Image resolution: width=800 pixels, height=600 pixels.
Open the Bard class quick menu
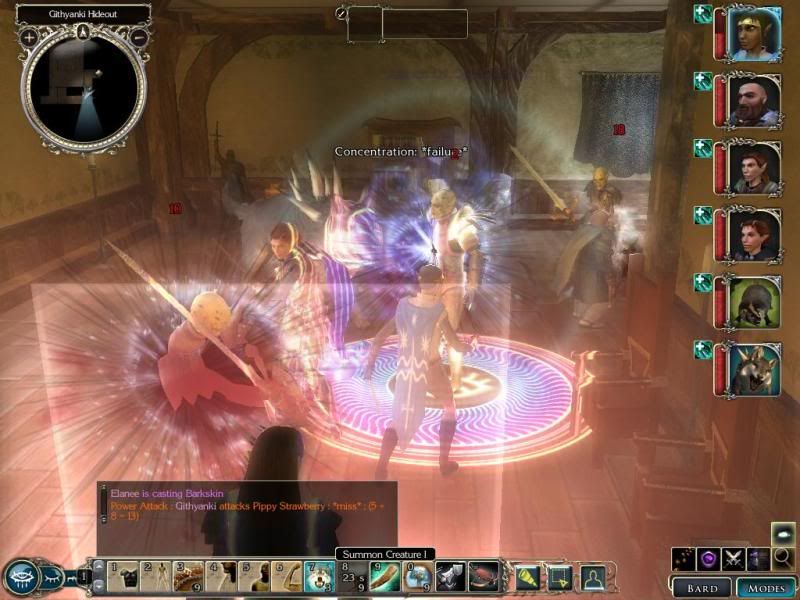point(702,587)
